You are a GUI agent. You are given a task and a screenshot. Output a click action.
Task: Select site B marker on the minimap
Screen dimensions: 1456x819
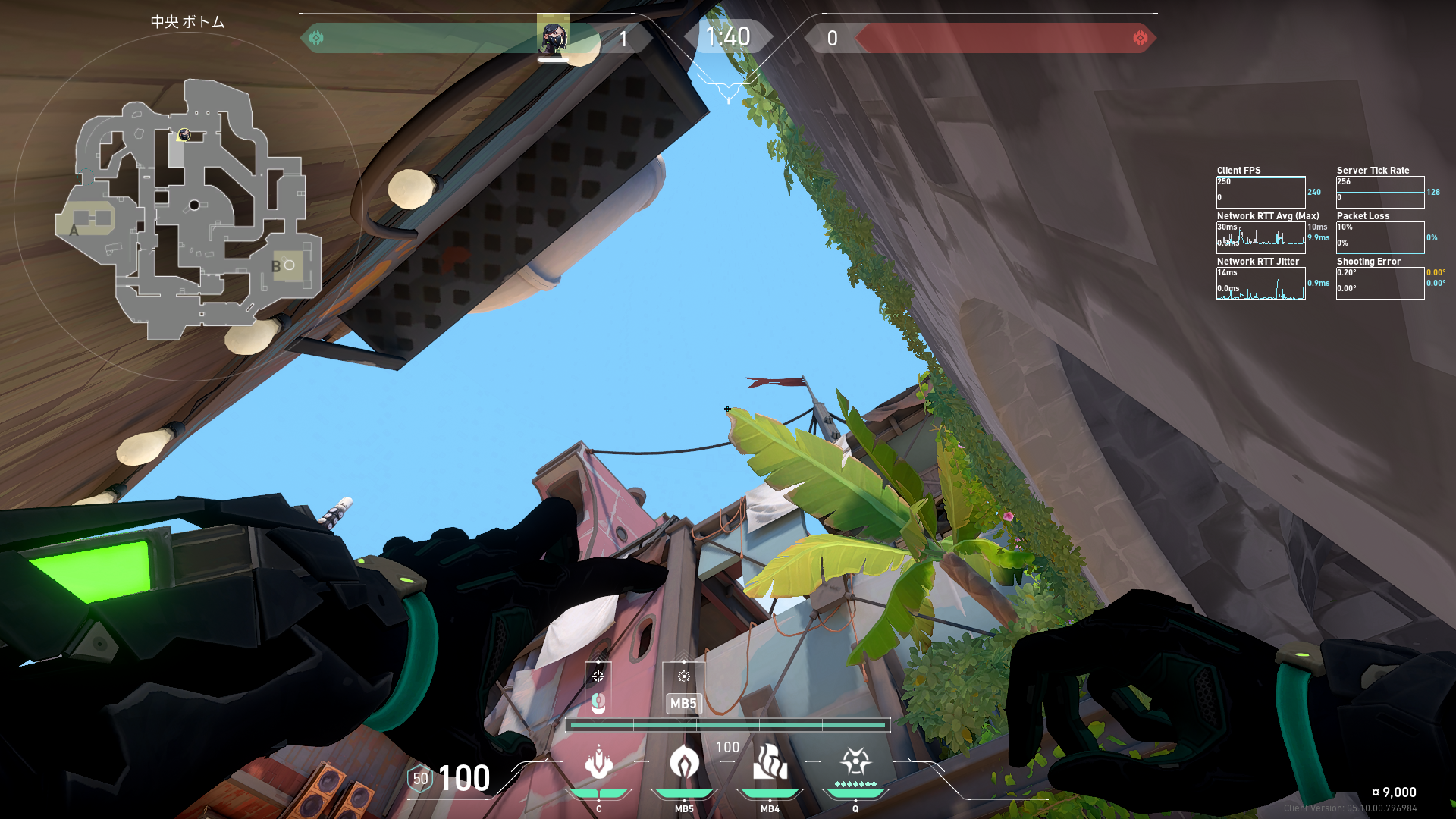coord(276,266)
